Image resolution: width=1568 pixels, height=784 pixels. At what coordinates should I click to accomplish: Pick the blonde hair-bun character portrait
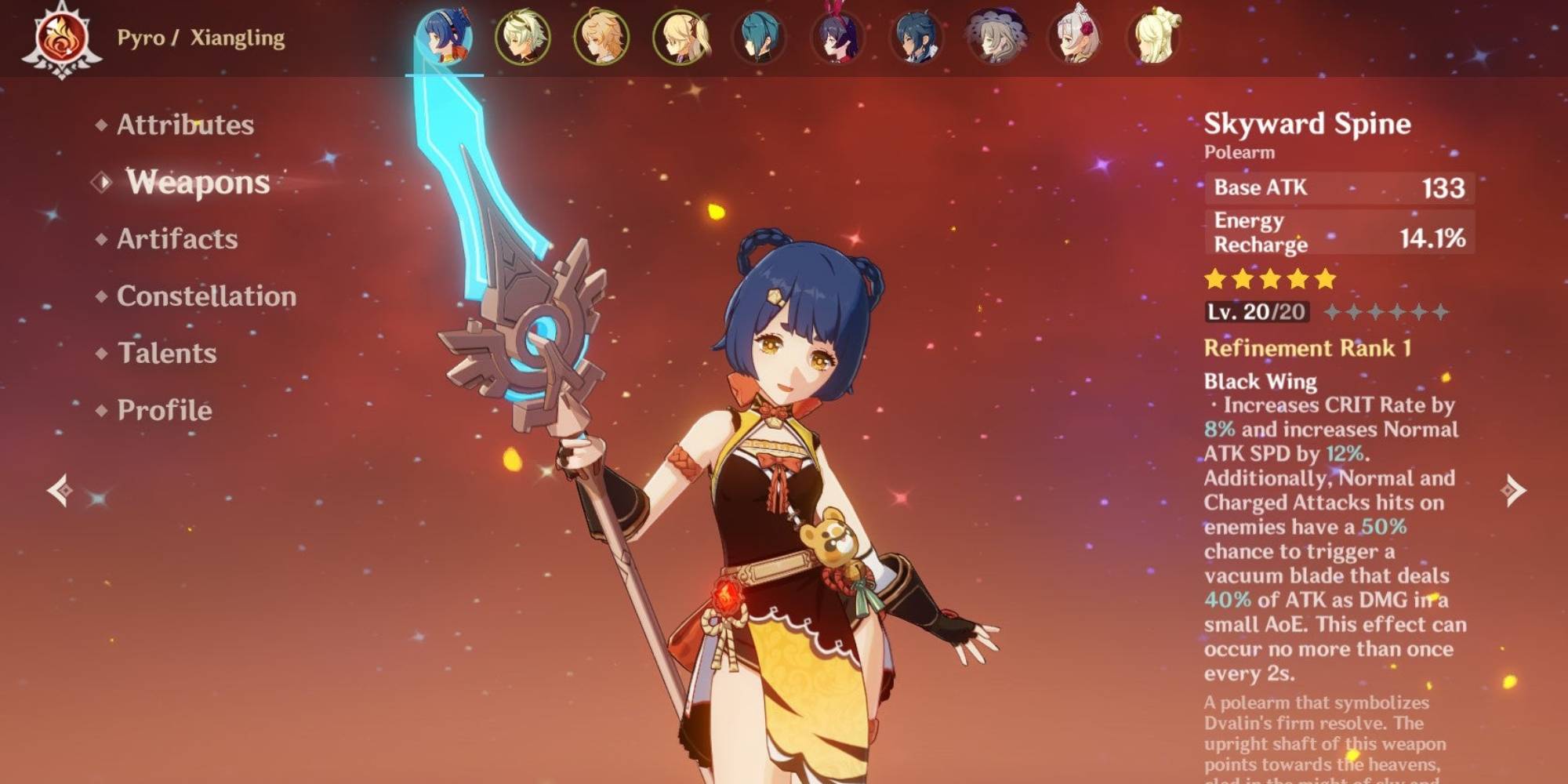pyautogui.click(x=1153, y=37)
